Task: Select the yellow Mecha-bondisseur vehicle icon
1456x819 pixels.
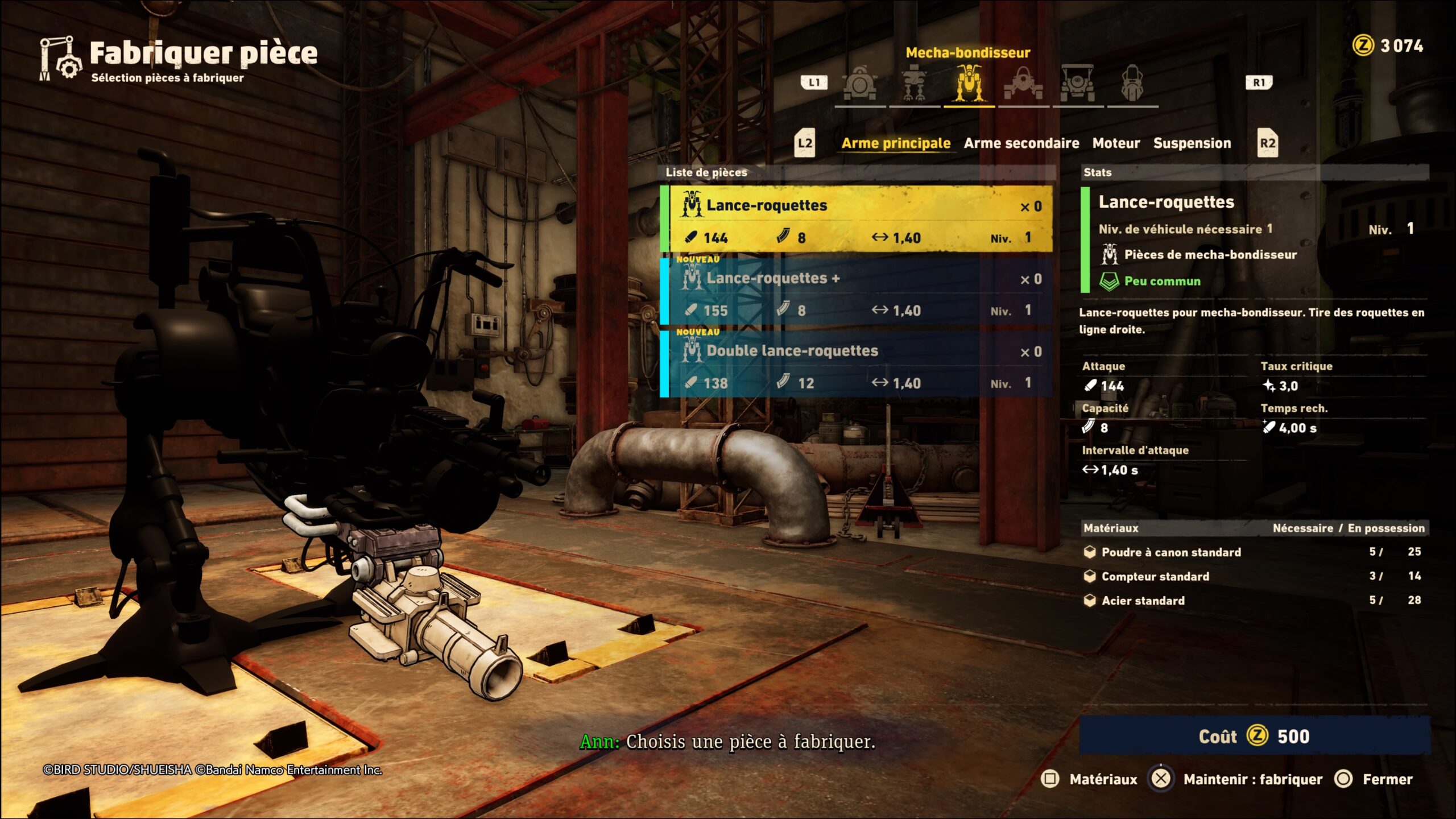Action: [x=969, y=84]
